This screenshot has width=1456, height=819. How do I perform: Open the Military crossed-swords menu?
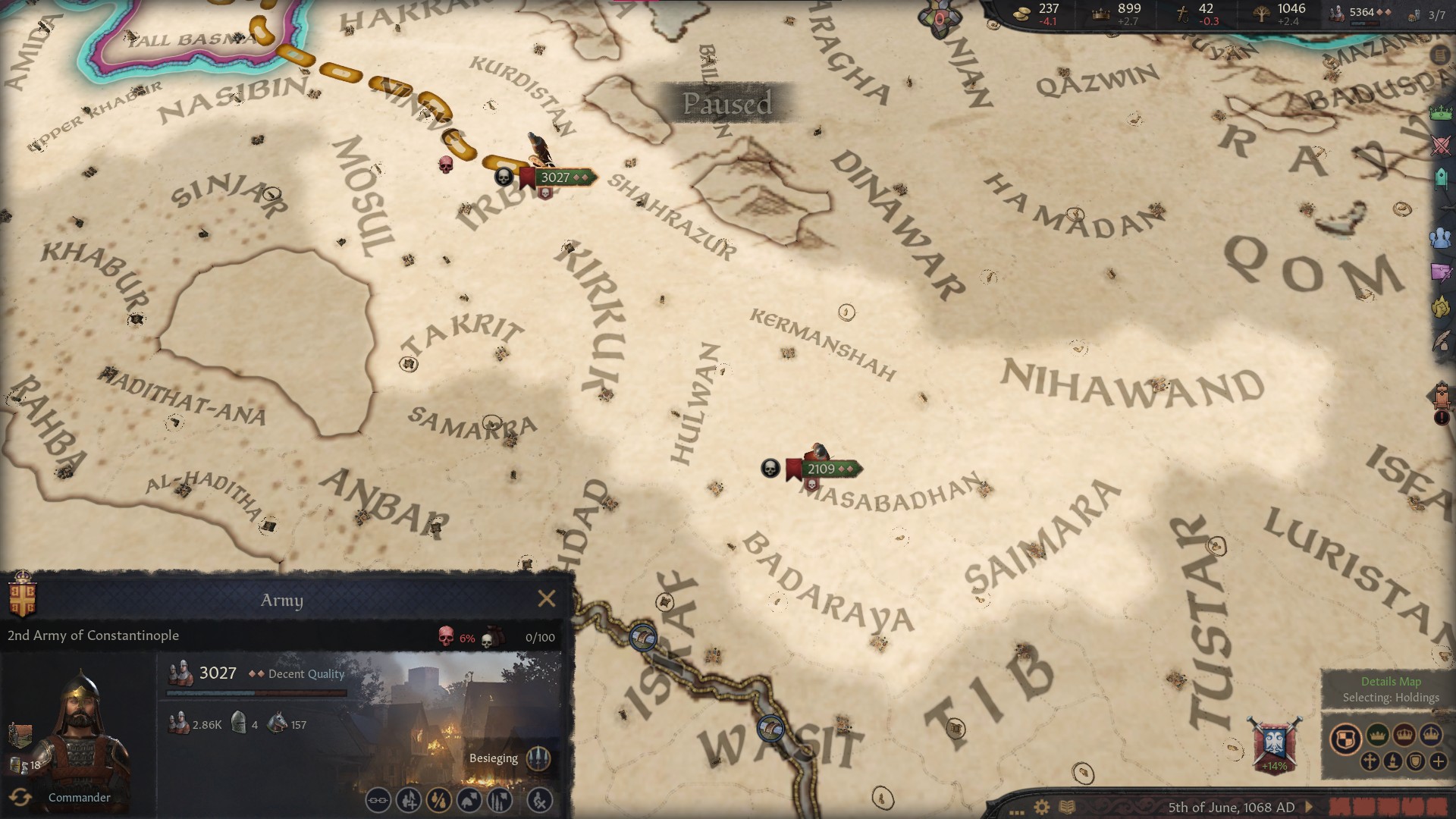(x=1441, y=146)
